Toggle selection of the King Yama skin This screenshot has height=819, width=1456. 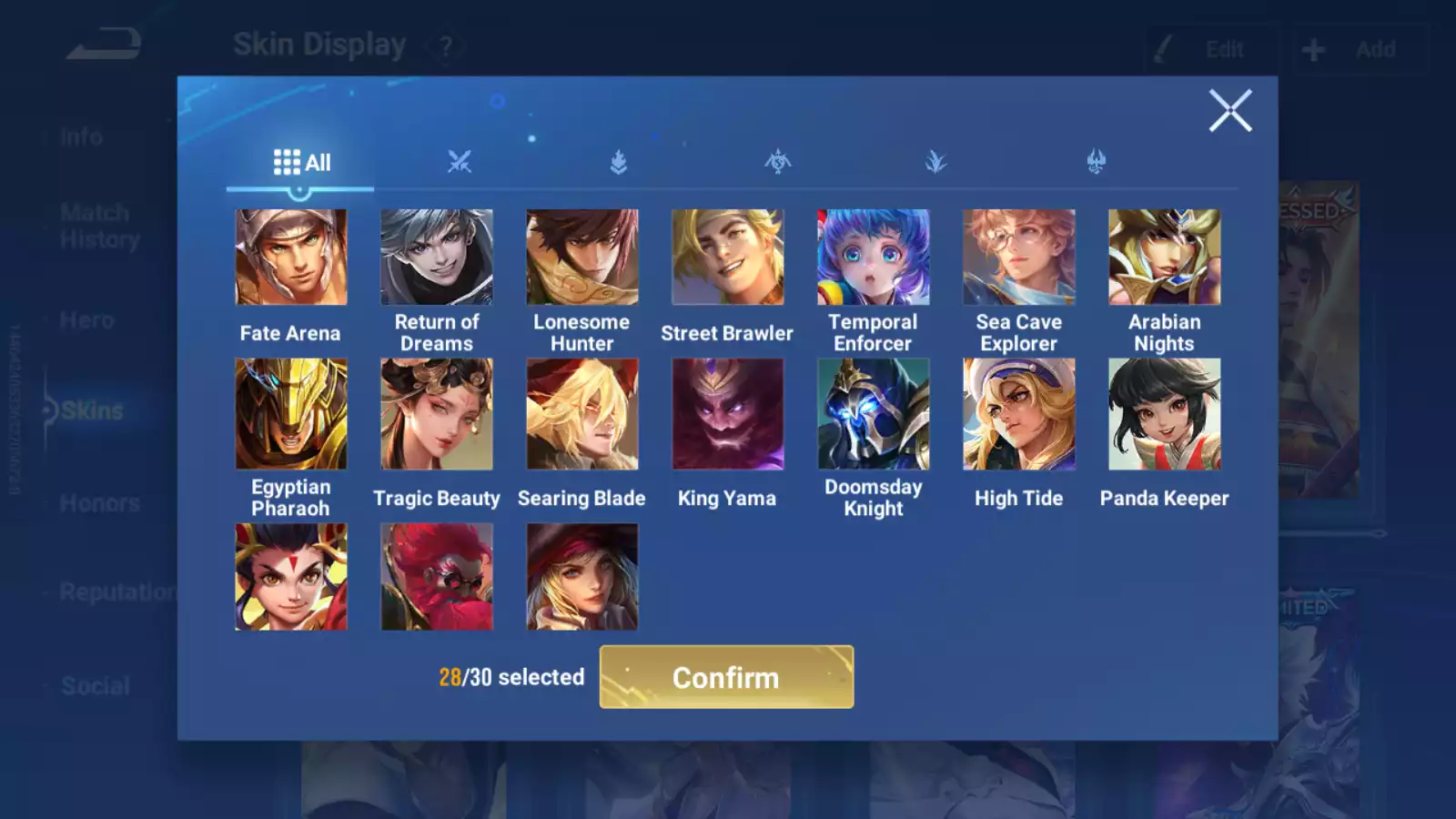[x=728, y=413]
